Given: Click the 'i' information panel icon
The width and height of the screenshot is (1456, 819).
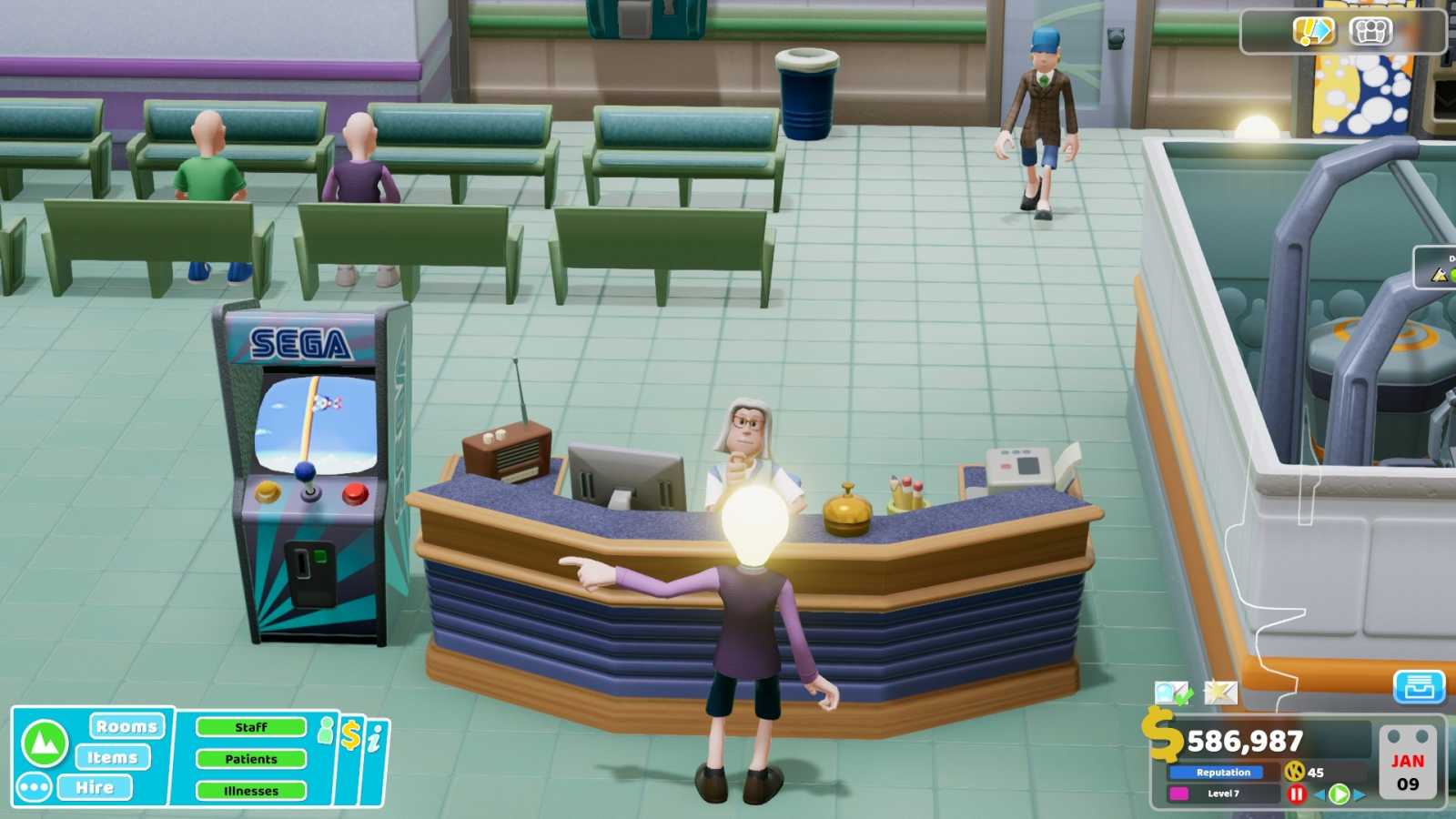Looking at the screenshot, I should point(374,737).
